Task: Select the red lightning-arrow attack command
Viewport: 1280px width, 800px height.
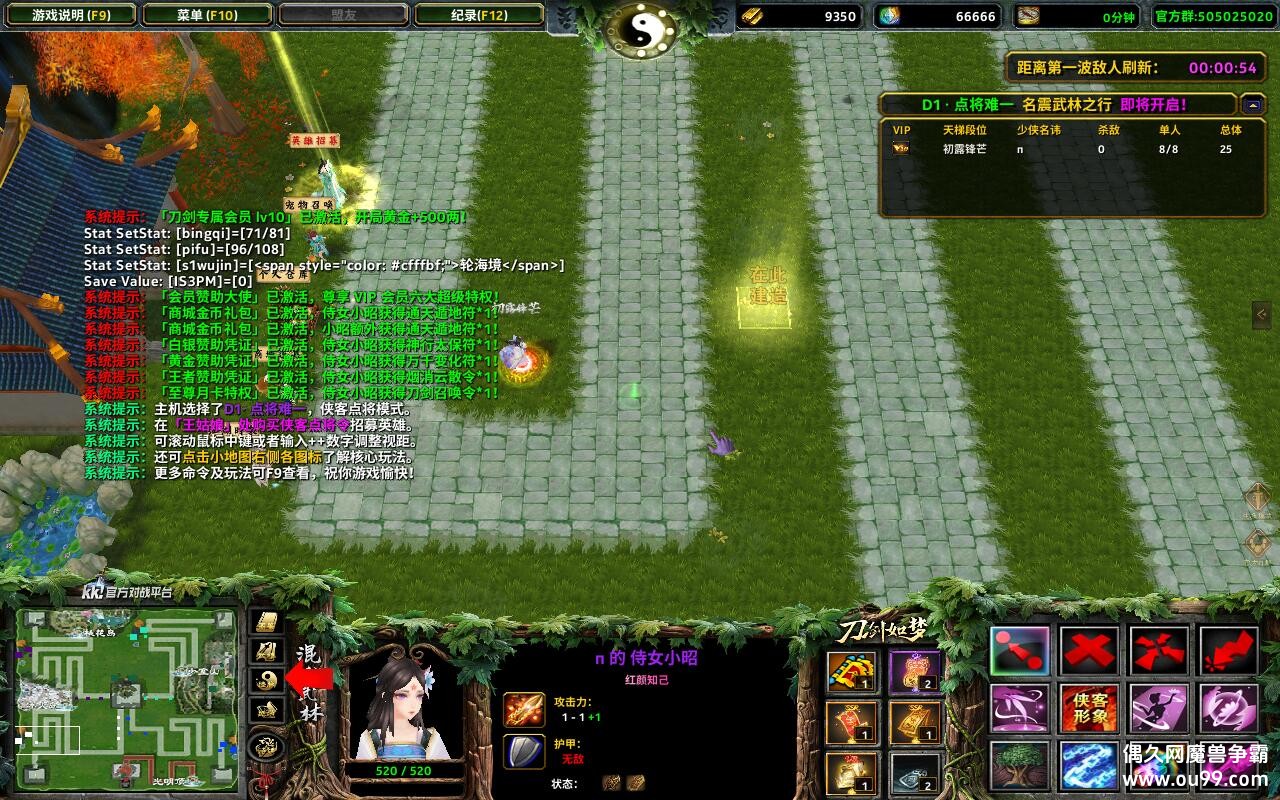Action: [x=1229, y=651]
